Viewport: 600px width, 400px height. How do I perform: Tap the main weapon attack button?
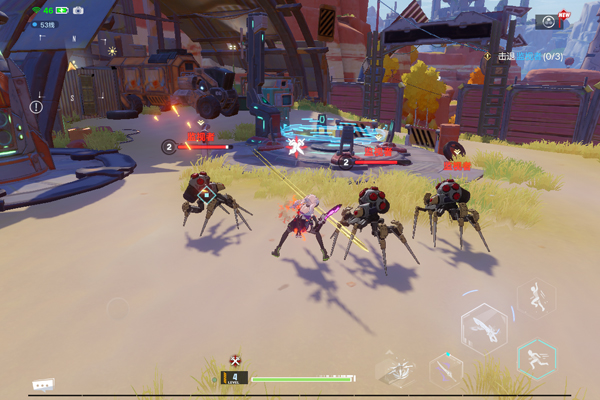tap(483, 329)
